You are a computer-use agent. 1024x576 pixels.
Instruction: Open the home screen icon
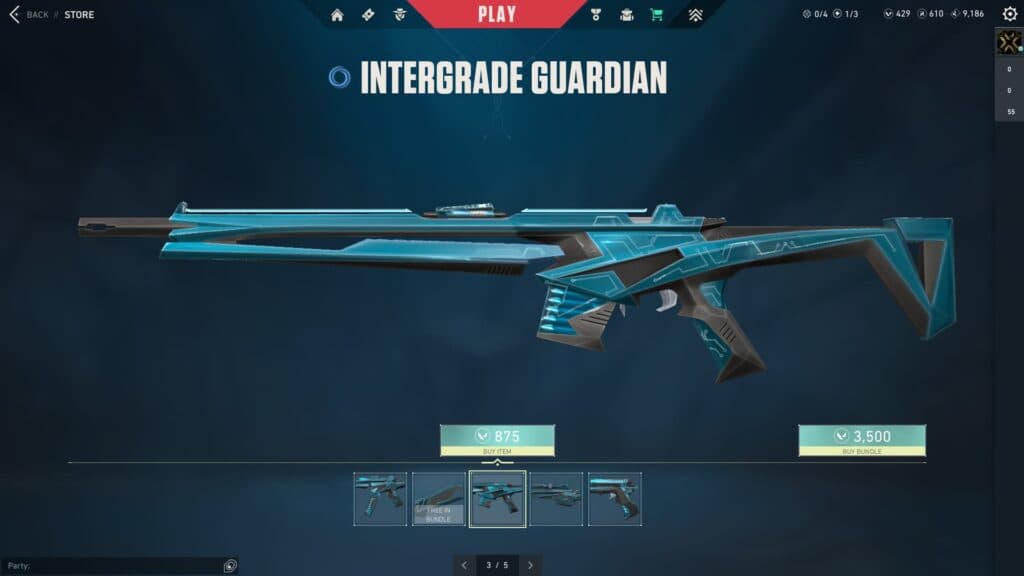tap(337, 15)
